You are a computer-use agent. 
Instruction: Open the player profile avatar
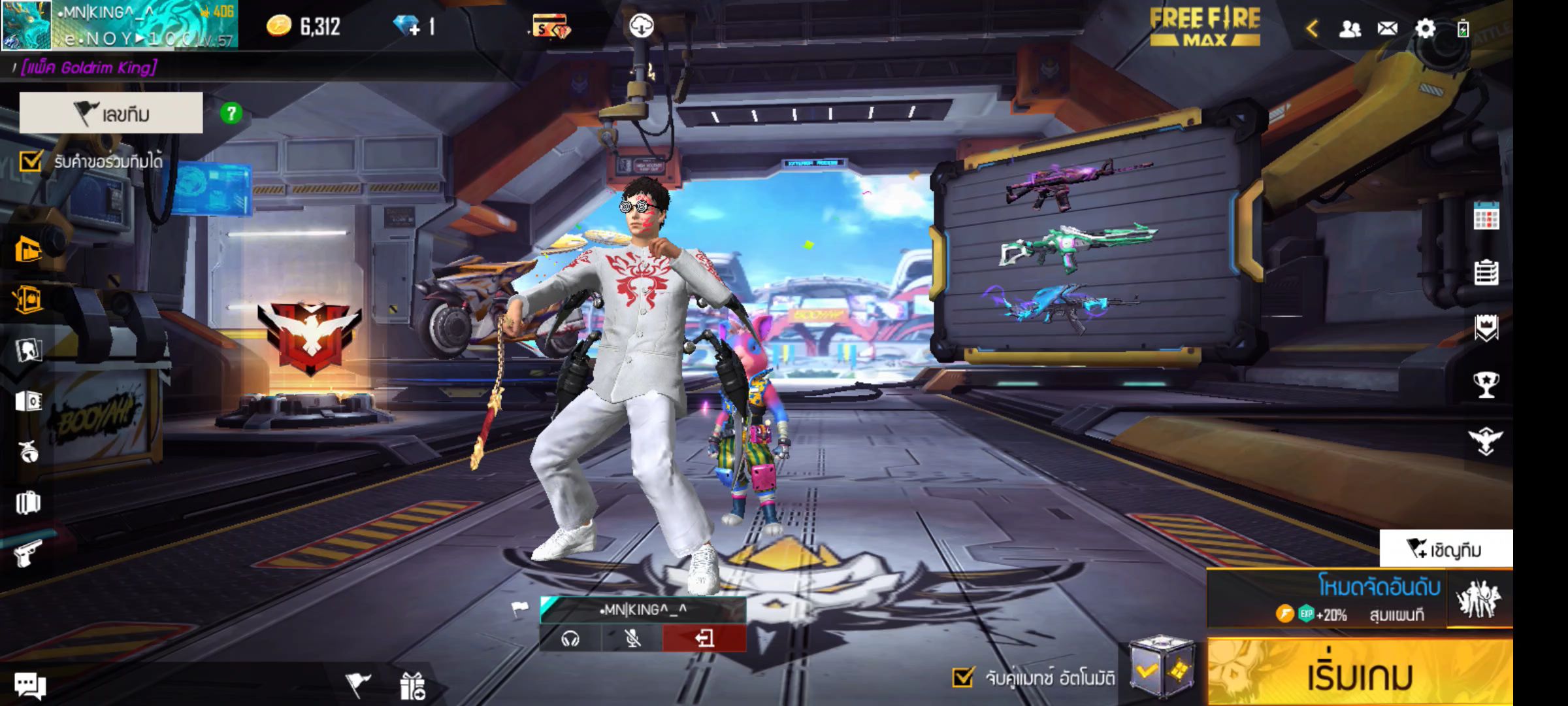26,25
